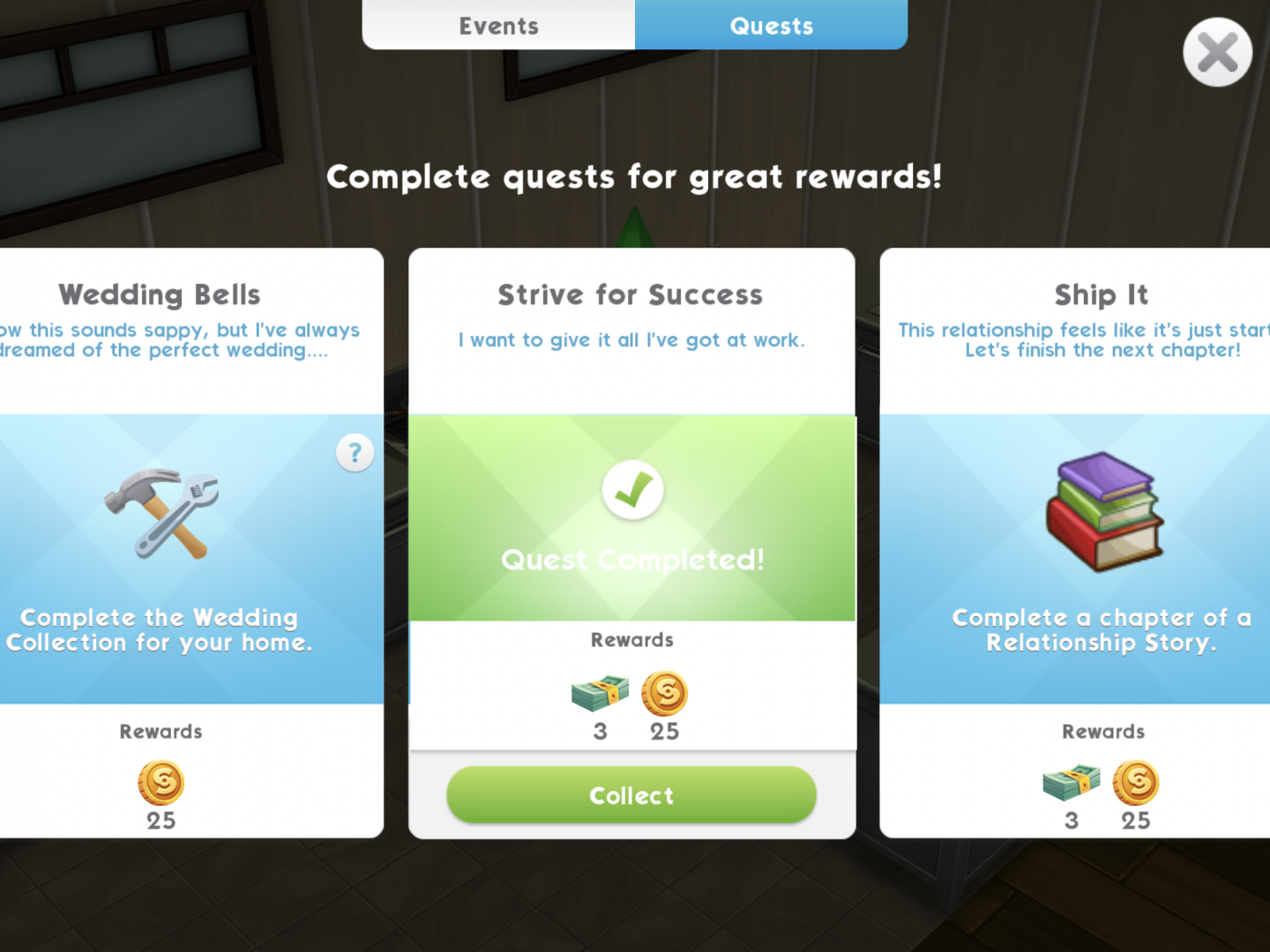This screenshot has width=1270, height=952.
Task: Click the cash bundle icon in Strive for Success rewards
Action: click(x=599, y=695)
